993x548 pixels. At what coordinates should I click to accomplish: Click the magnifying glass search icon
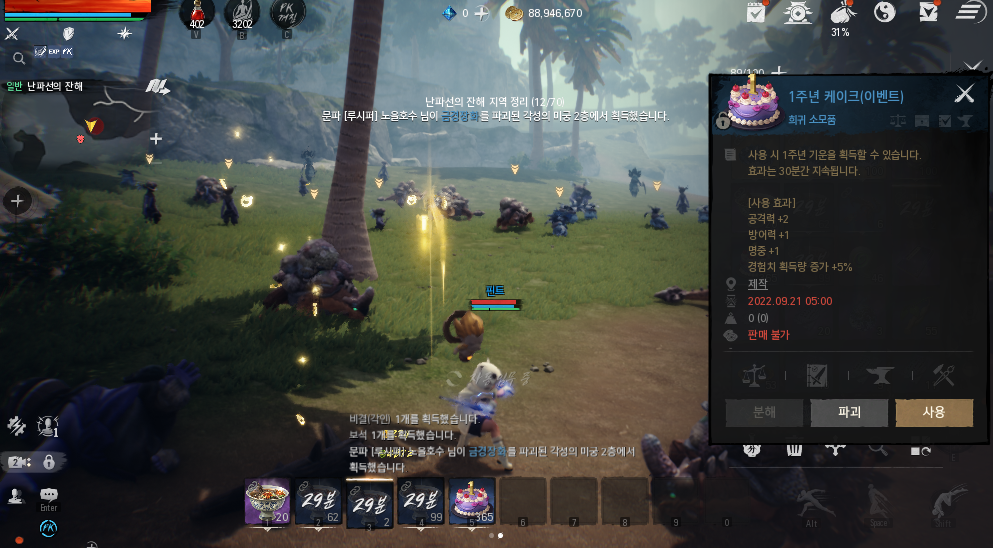(18, 58)
